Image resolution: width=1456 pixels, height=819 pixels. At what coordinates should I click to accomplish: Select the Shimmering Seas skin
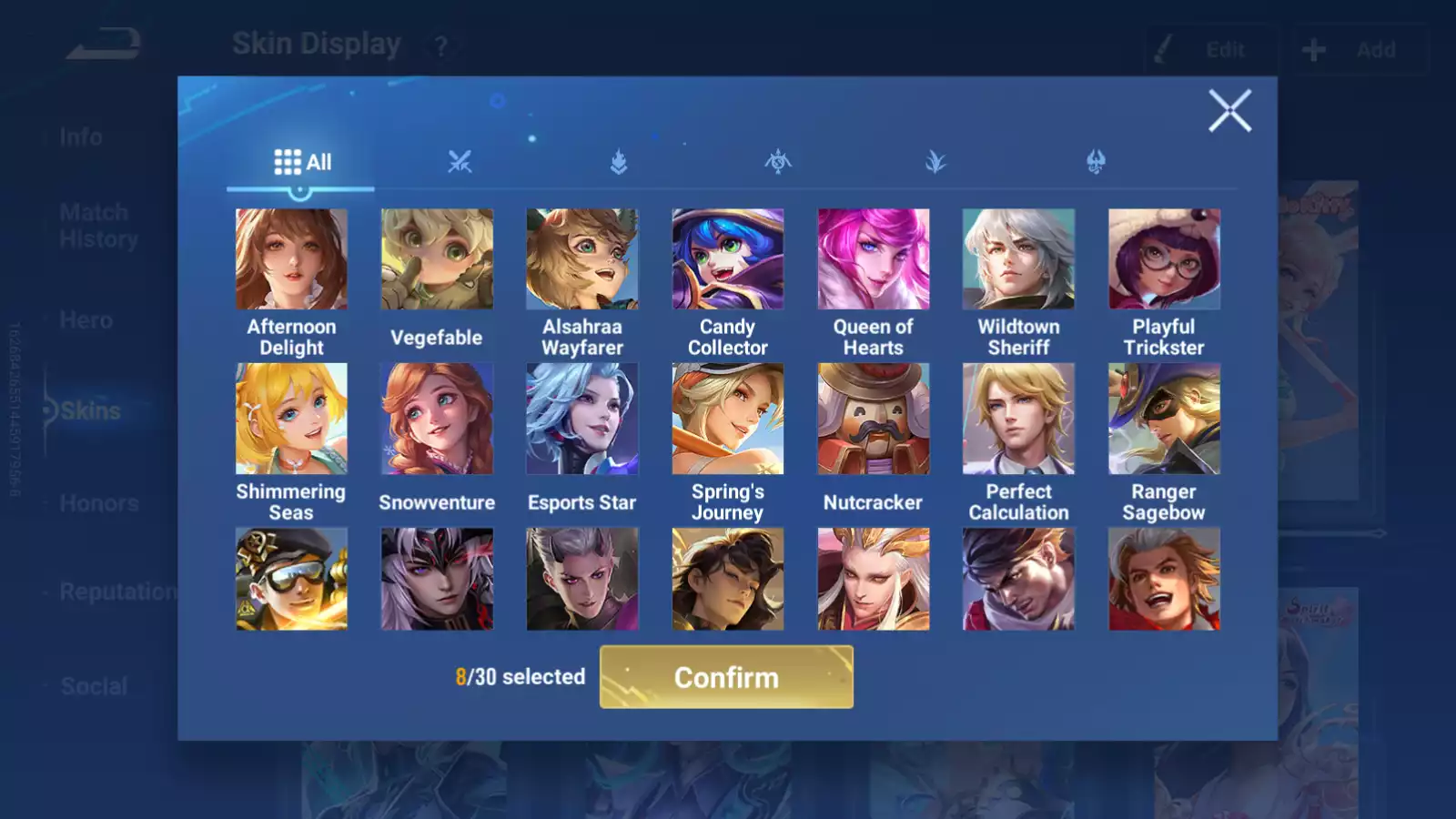291,419
